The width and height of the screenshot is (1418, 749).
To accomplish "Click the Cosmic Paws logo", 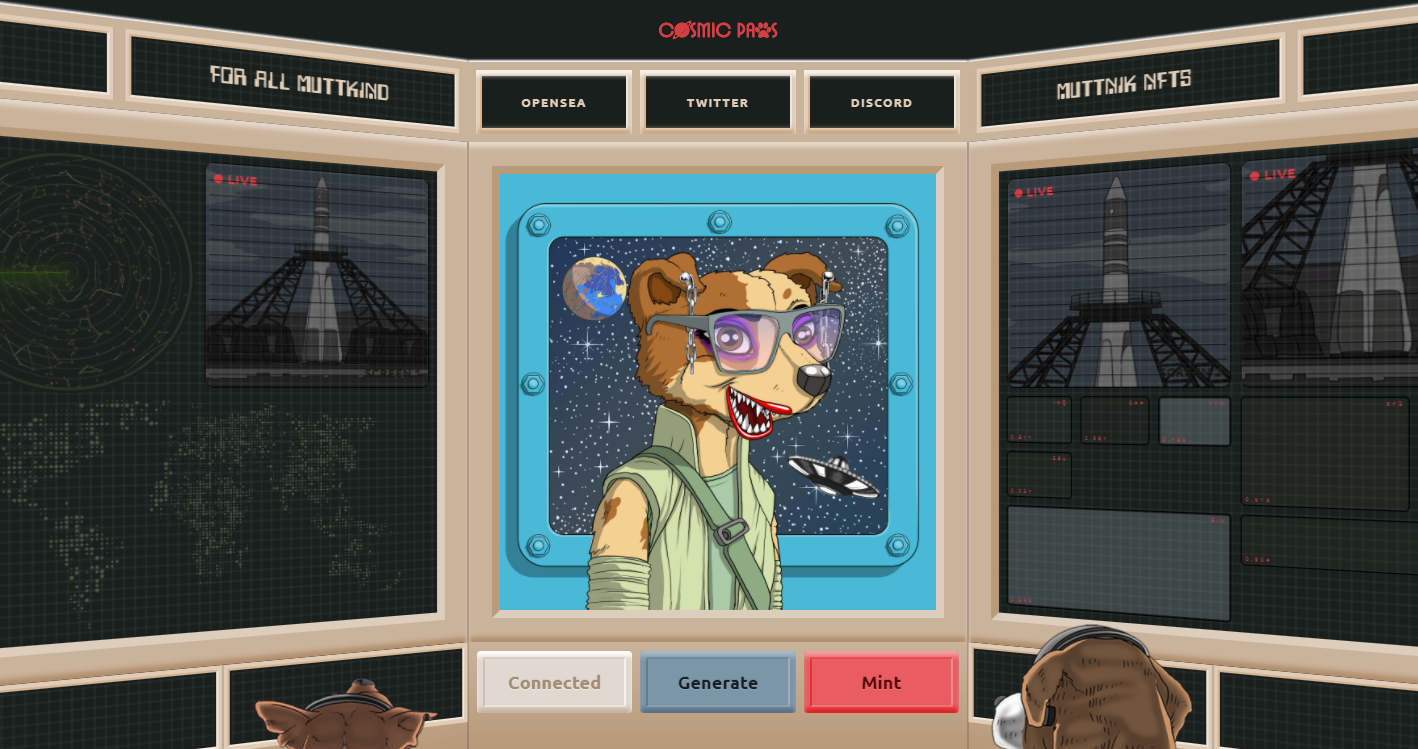I will 718,30.
